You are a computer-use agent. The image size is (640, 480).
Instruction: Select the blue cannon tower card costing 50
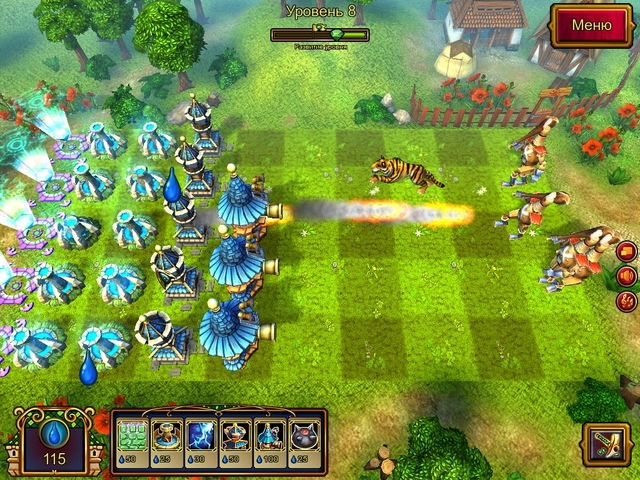pos(235,436)
